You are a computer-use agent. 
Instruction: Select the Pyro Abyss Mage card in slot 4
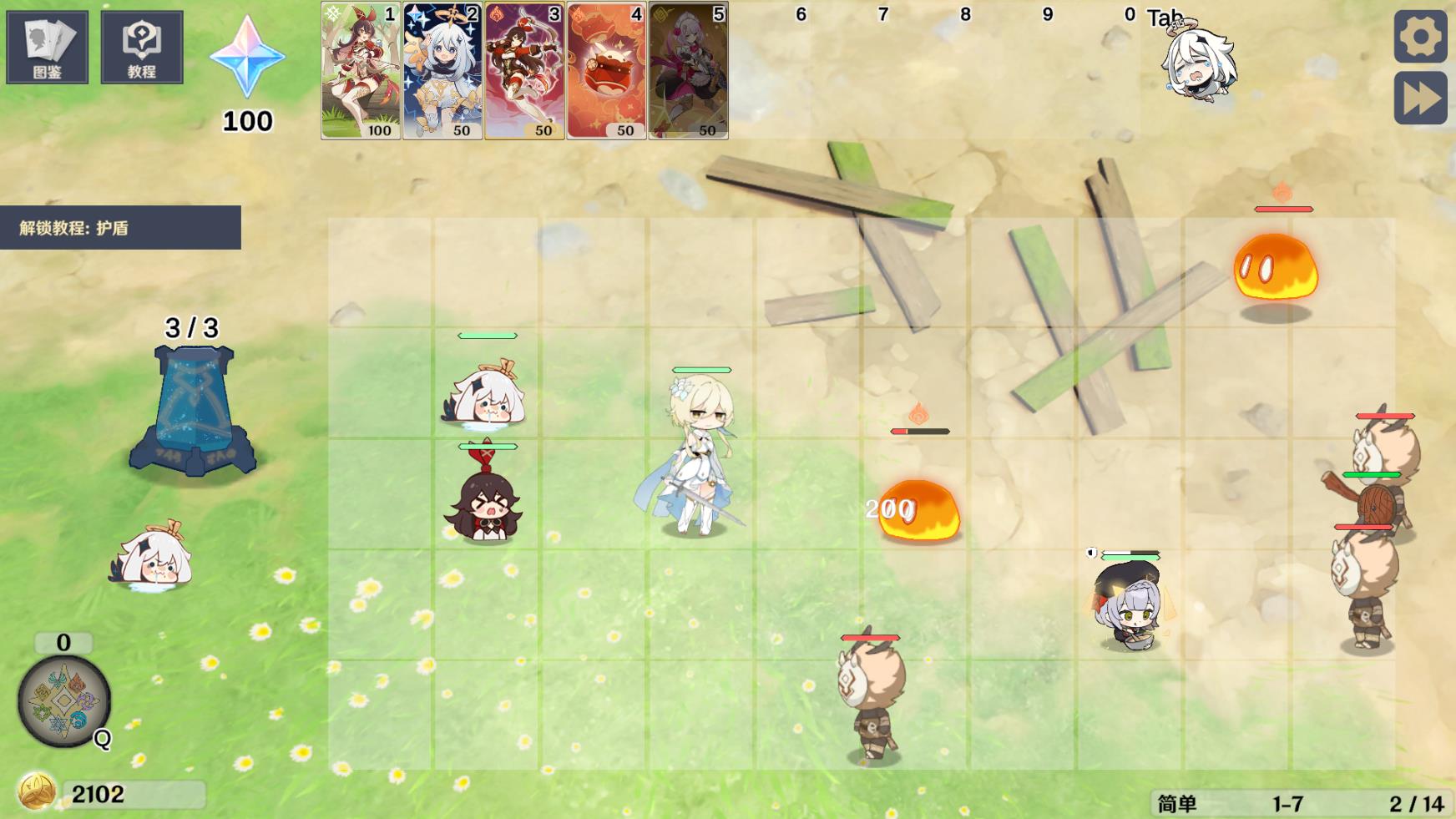pyautogui.click(x=607, y=71)
